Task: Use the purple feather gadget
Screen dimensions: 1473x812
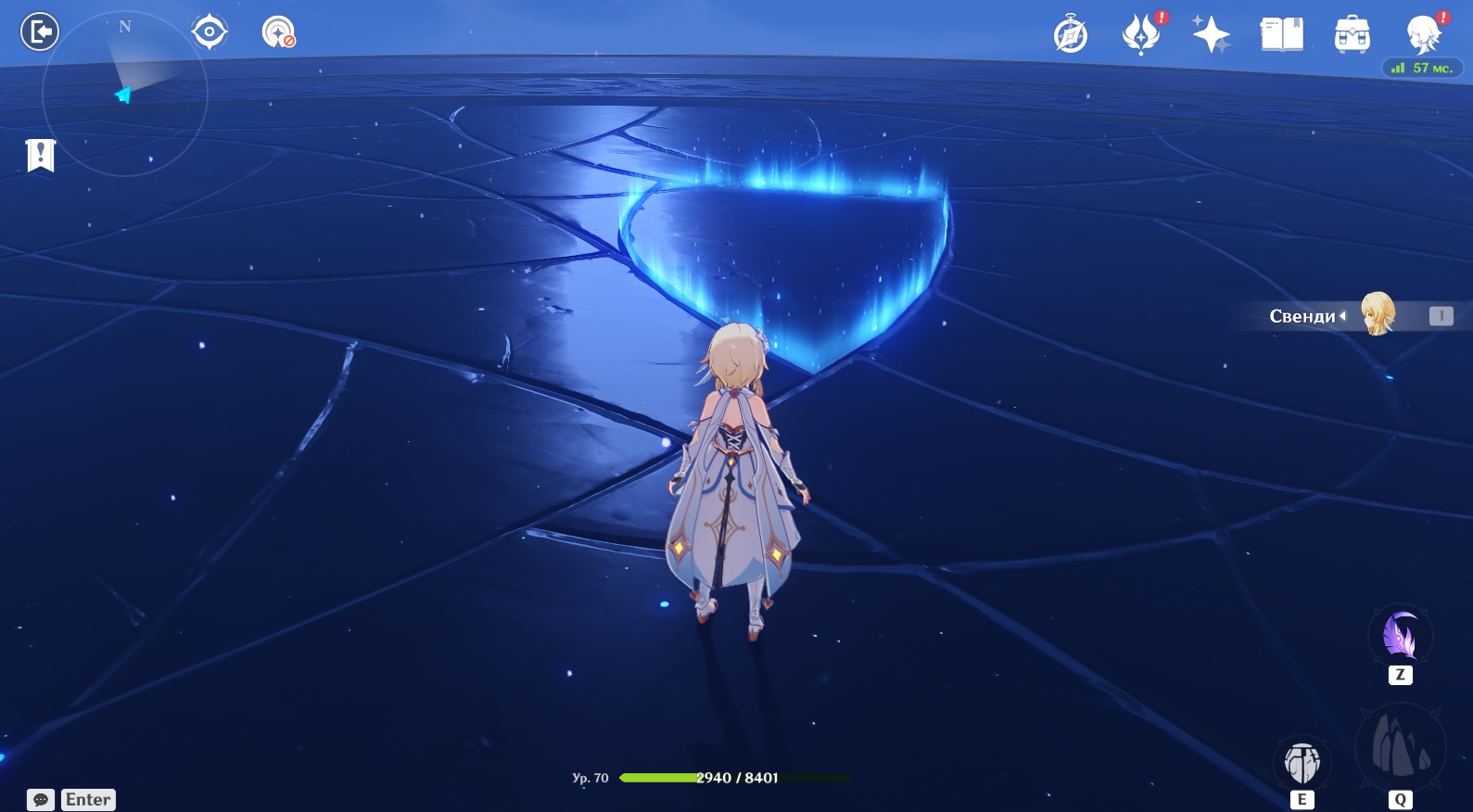Action: pos(1400,637)
